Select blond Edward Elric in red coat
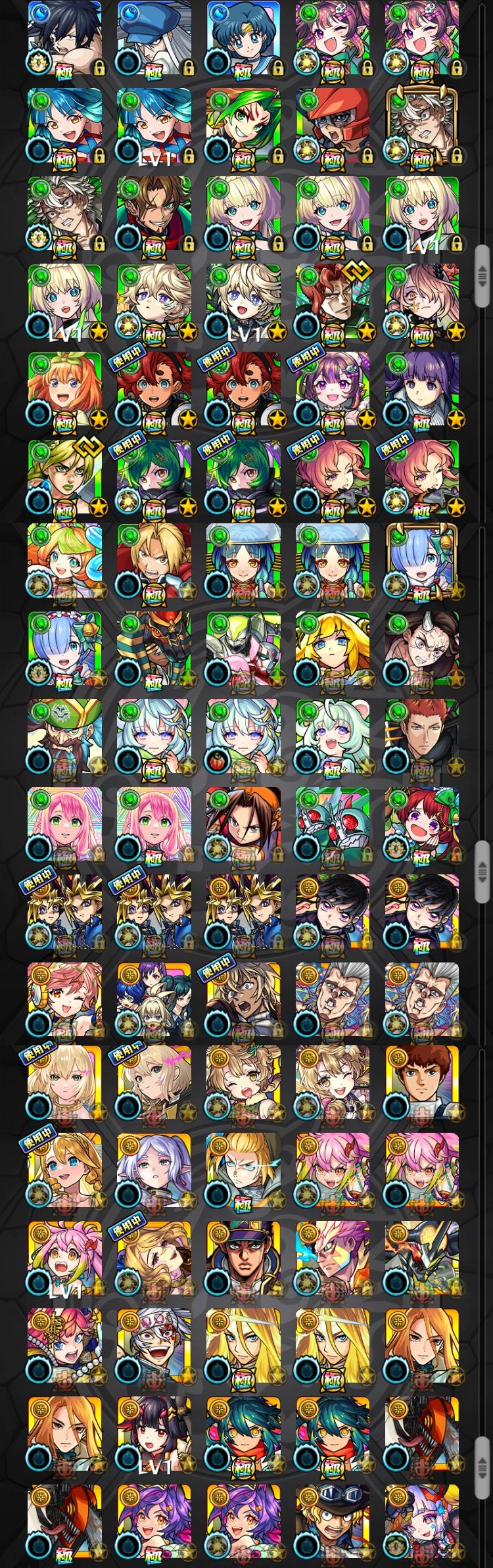Viewport: 493px width, 1568px height. tap(154, 562)
